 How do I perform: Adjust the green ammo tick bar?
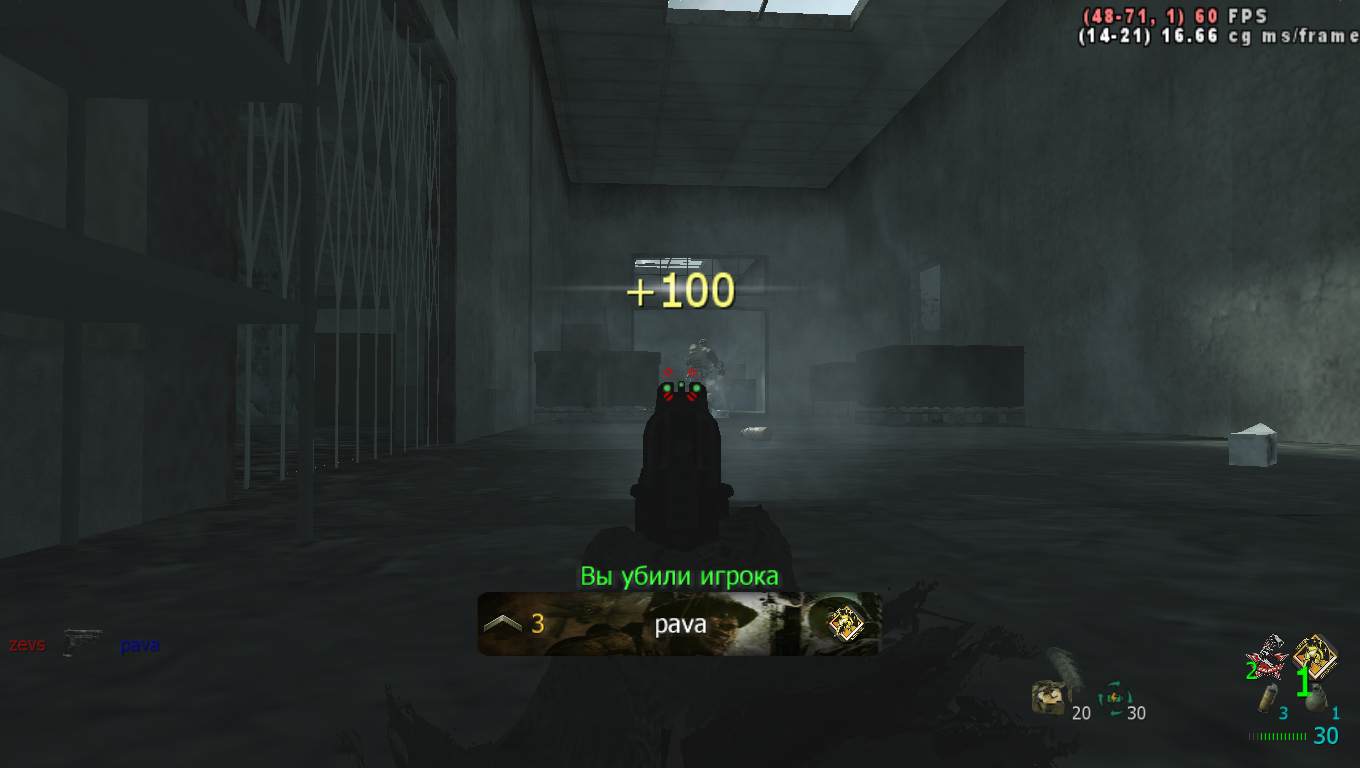[x=1279, y=736]
